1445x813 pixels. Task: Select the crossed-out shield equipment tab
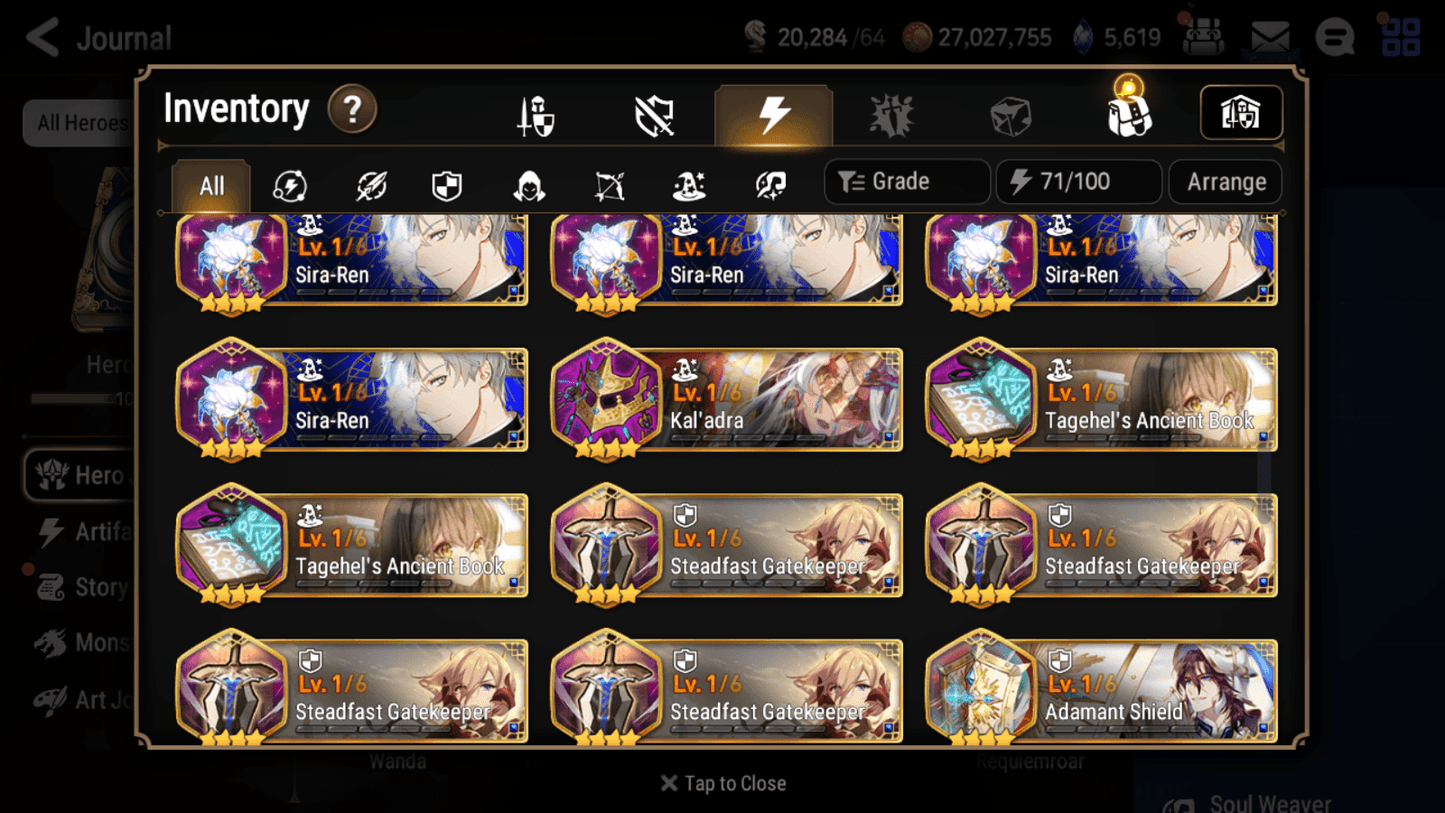[x=655, y=113]
